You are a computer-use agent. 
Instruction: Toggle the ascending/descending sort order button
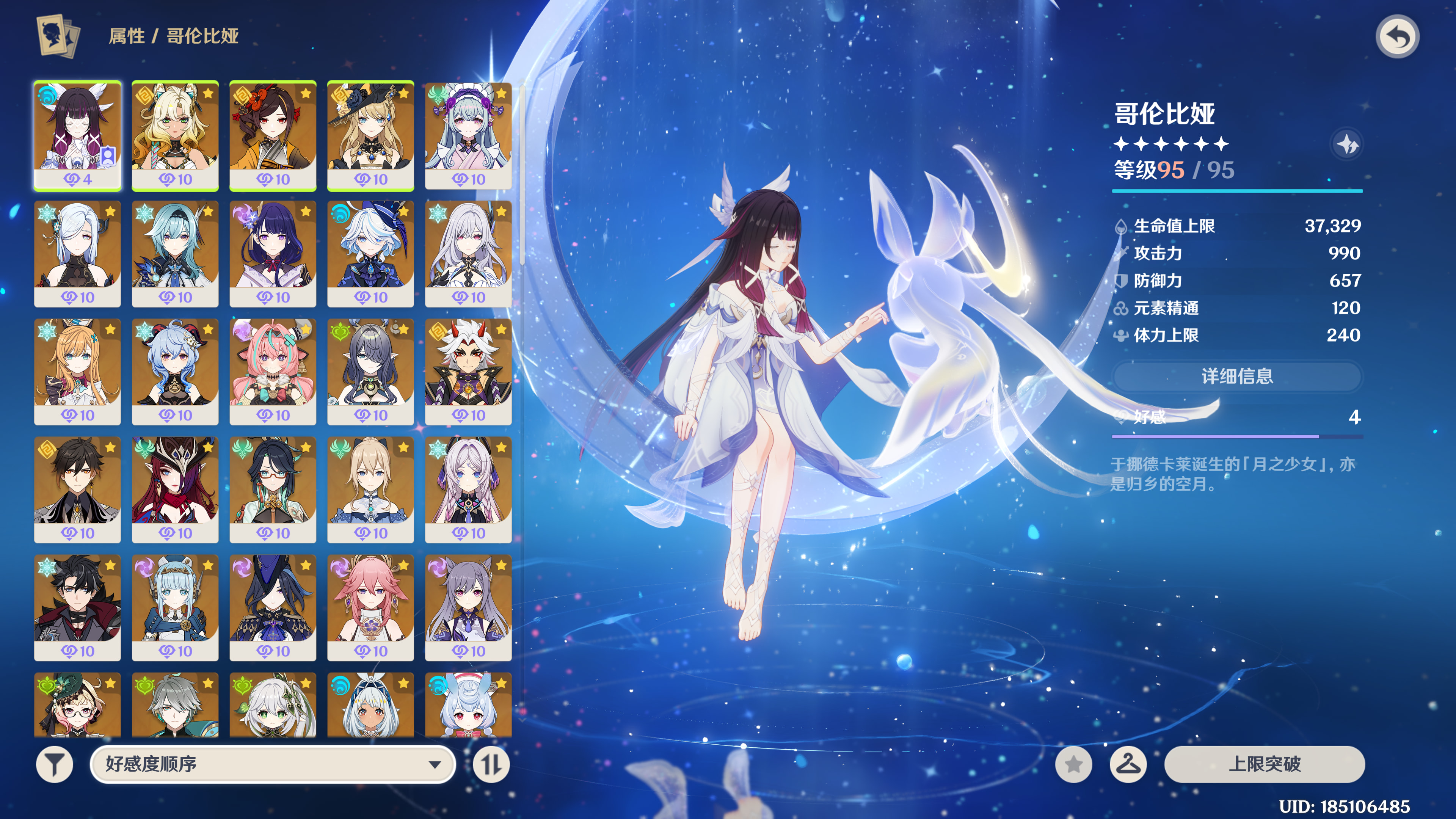pos(491,764)
